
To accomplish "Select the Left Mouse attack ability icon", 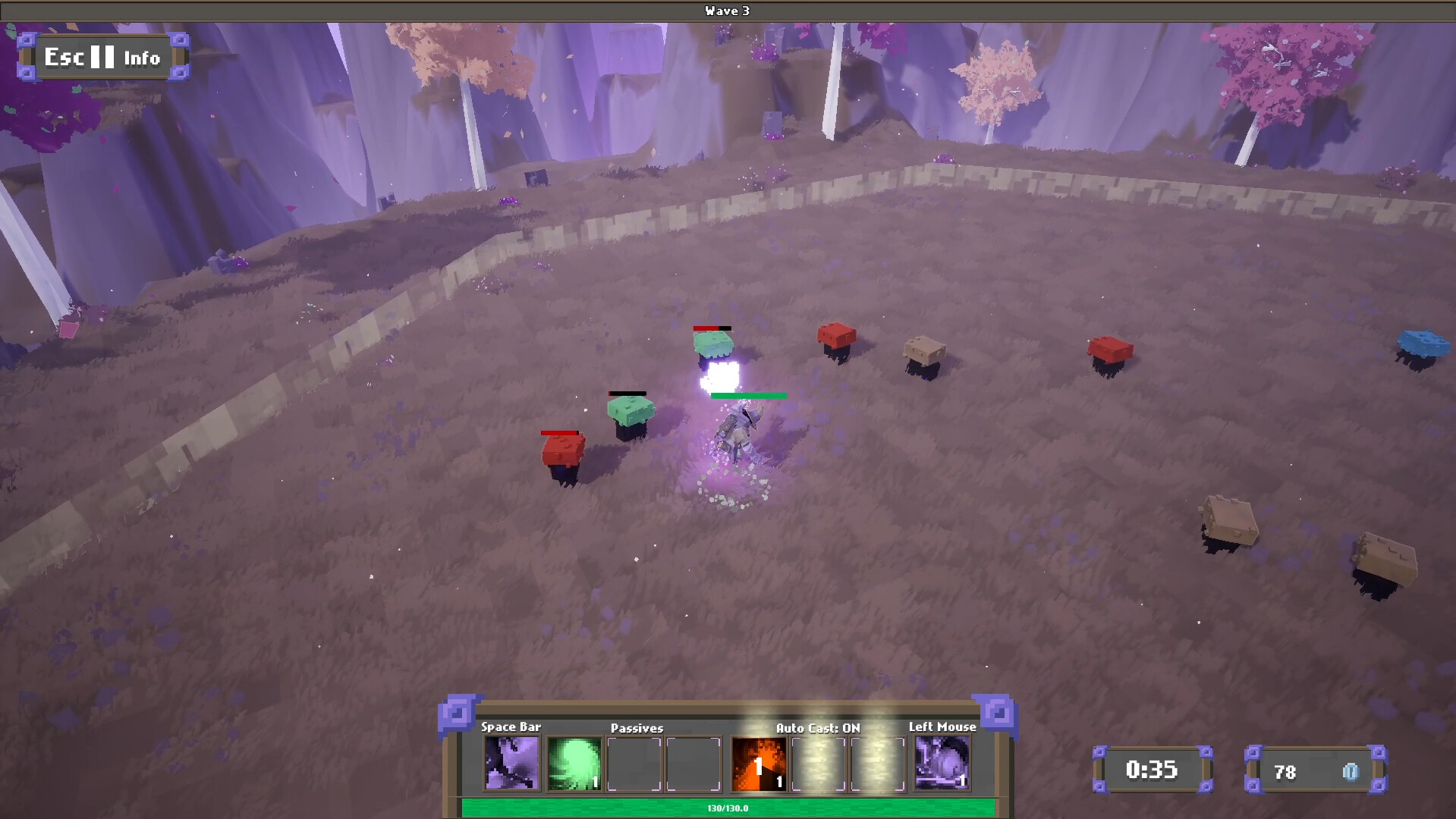I will [x=942, y=763].
